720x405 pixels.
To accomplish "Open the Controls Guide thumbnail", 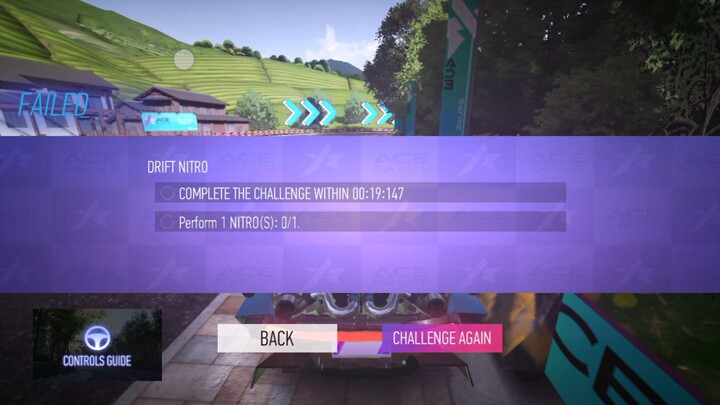I will coord(97,345).
